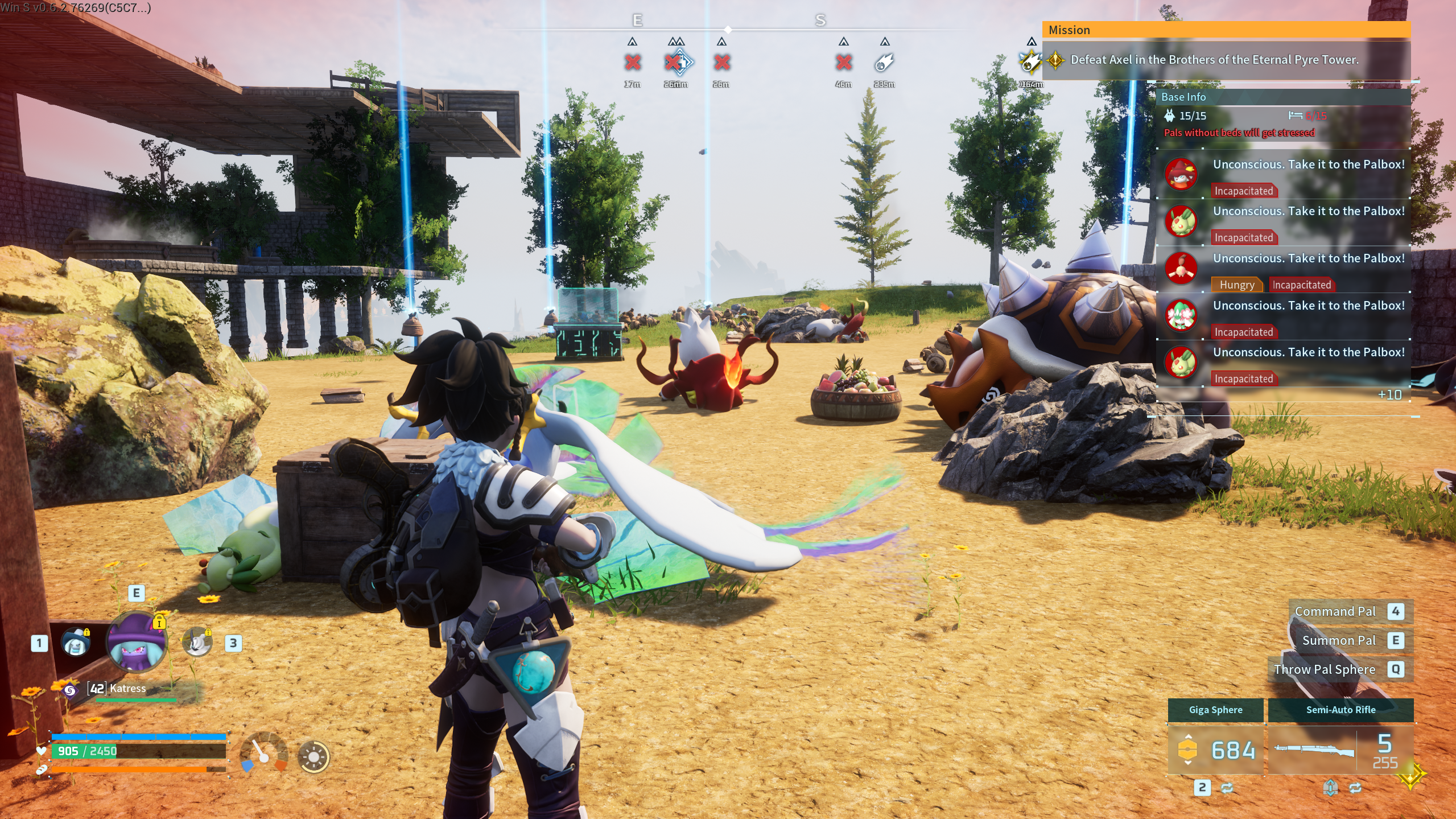1456x819 pixels.
Task: Click the bed count icon in Base Info
Action: [1296, 116]
